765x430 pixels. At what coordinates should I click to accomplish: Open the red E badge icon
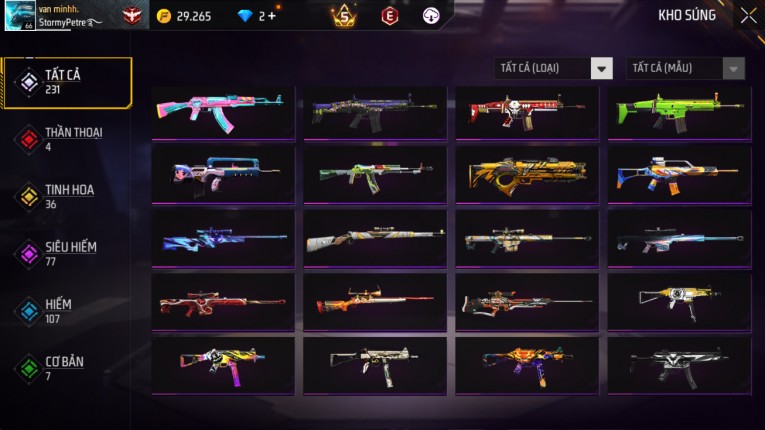[390, 15]
